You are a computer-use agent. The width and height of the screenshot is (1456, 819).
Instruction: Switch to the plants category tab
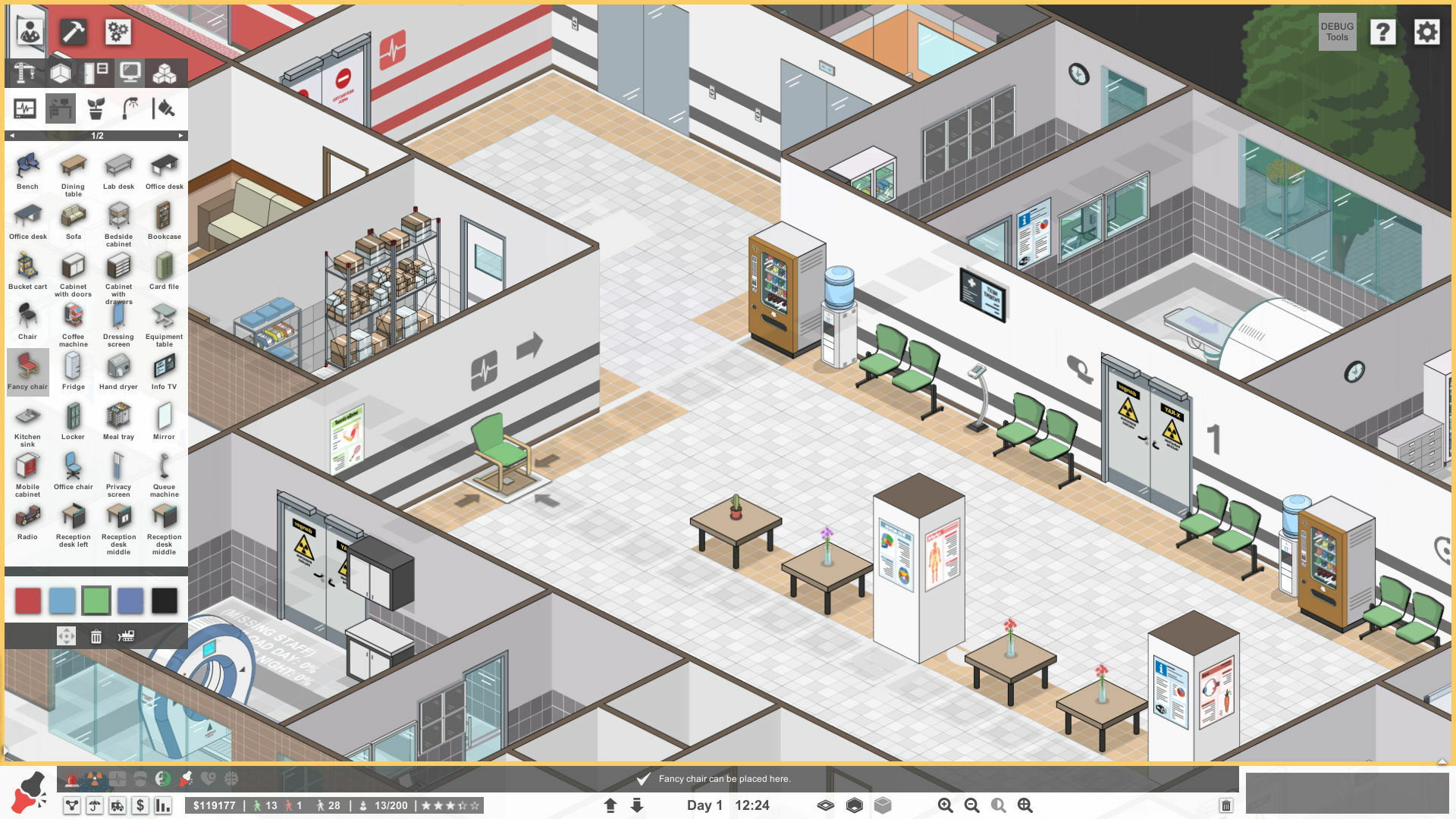coord(94,108)
